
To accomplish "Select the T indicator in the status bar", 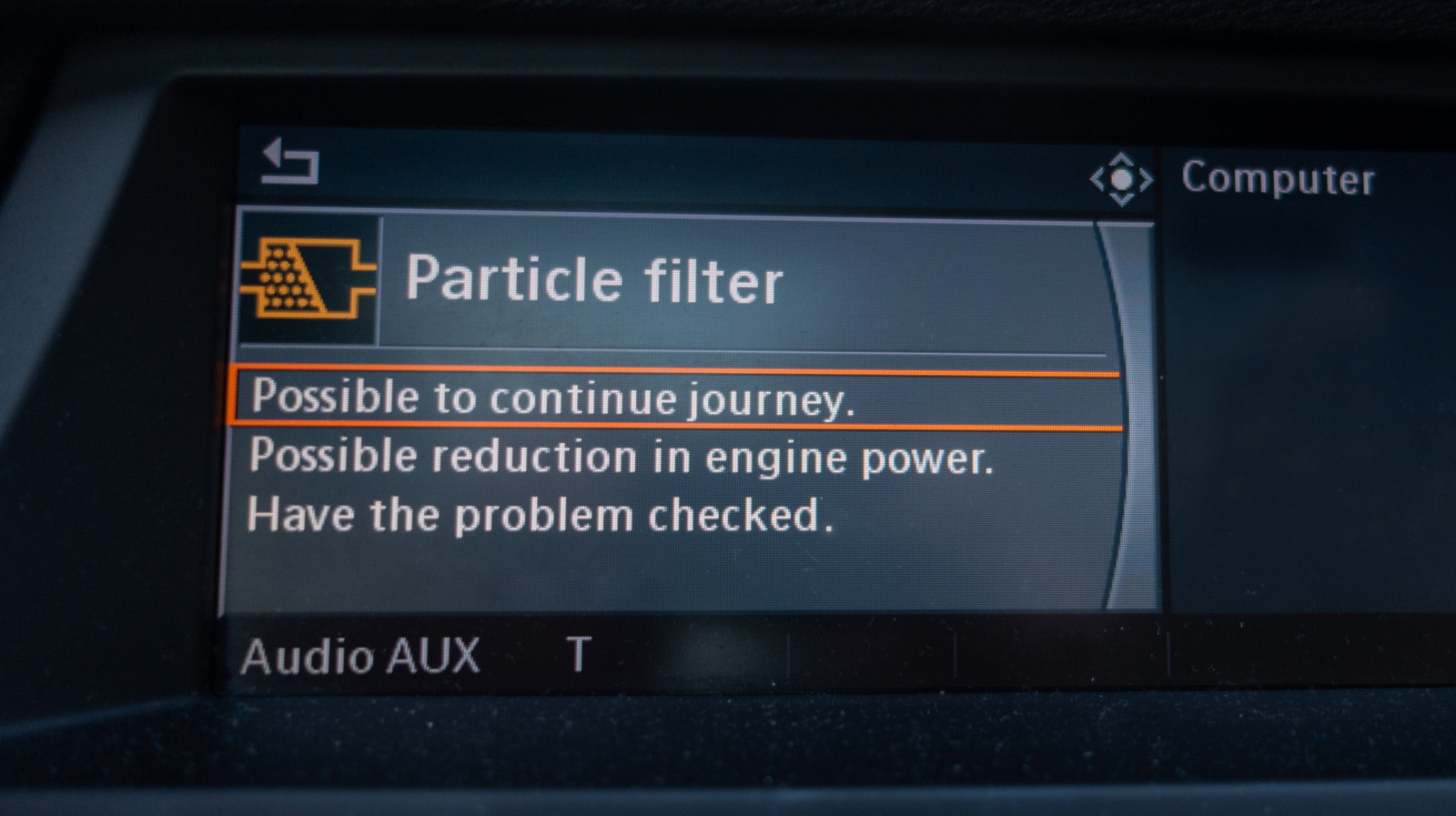I will point(577,652).
